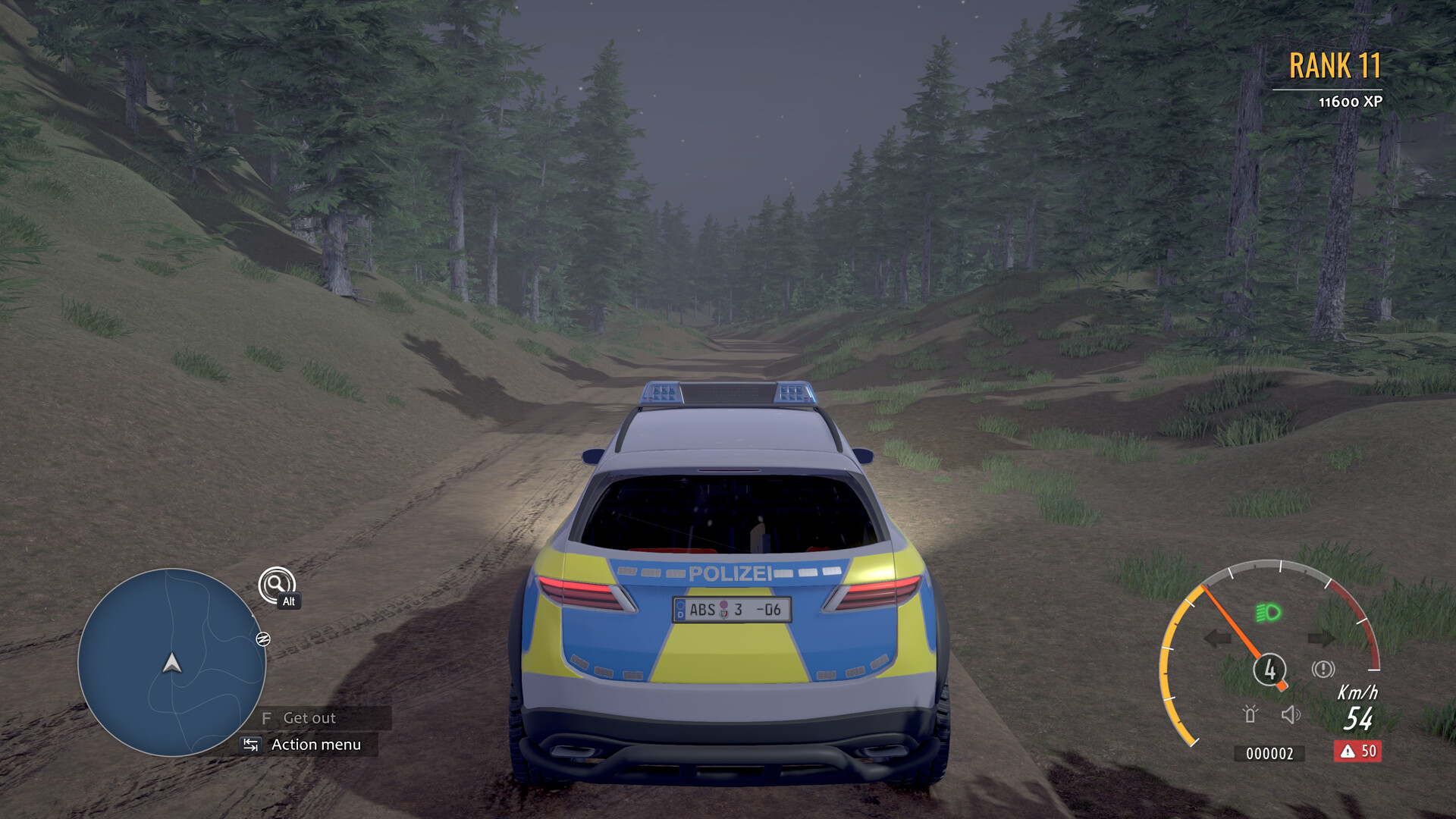Select the map zoom magnifier icon
This screenshot has height=819, width=1456.
click(x=278, y=585)
